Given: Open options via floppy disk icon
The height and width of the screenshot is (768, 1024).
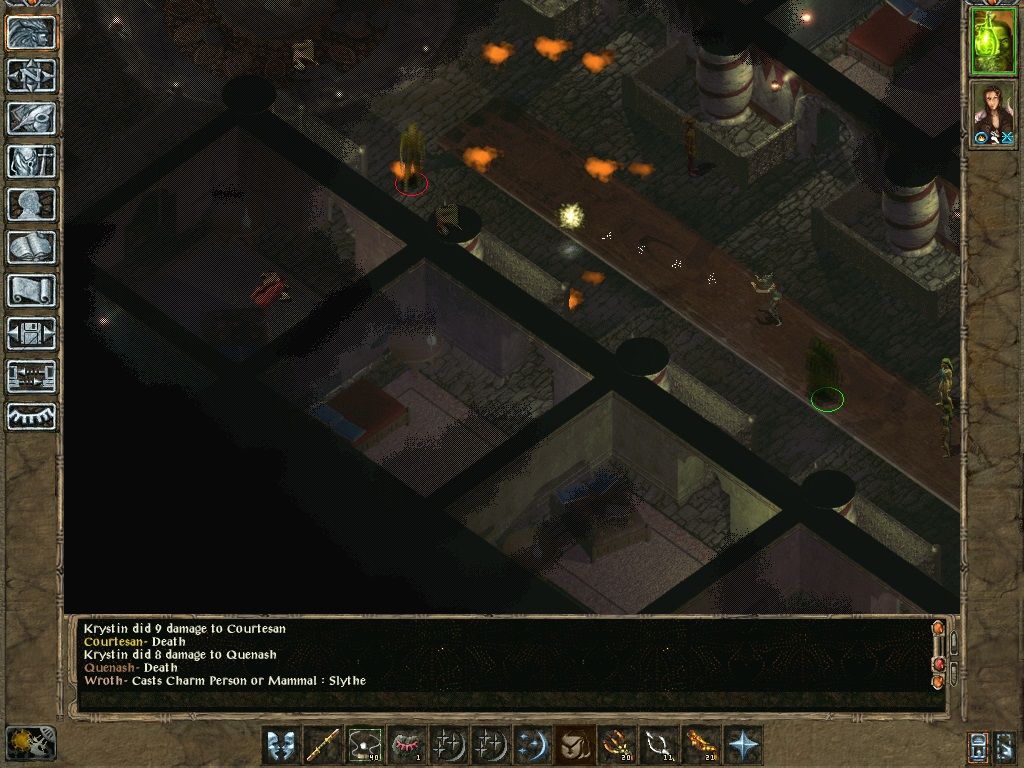Looking at the screenshot, I should [x=31, y=333].
